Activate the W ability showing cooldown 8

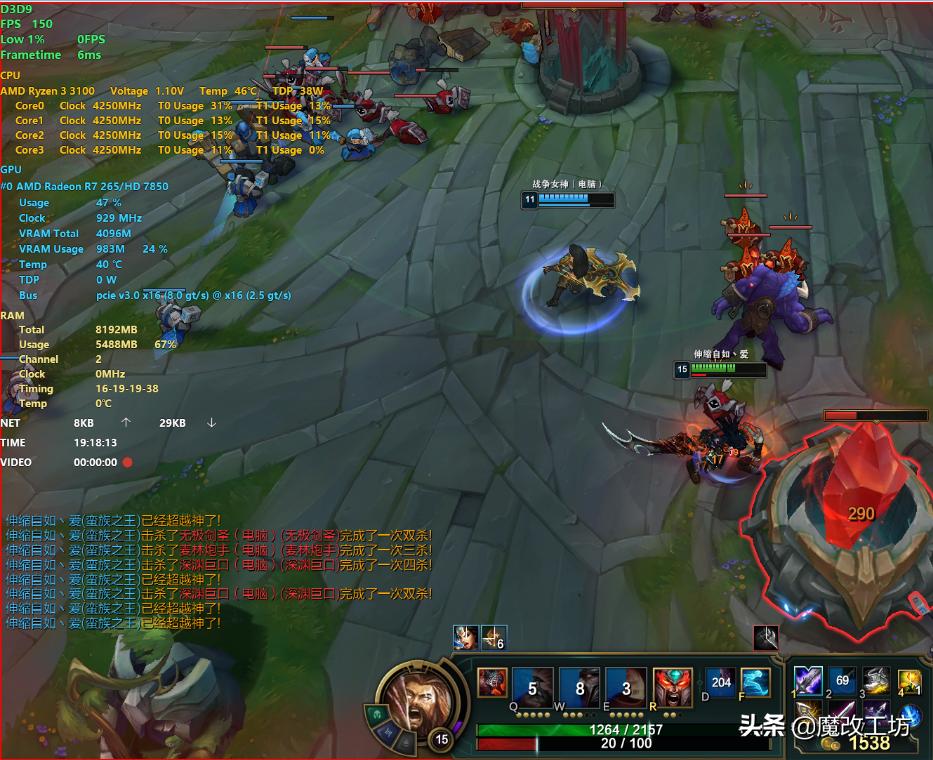[580, 687]
